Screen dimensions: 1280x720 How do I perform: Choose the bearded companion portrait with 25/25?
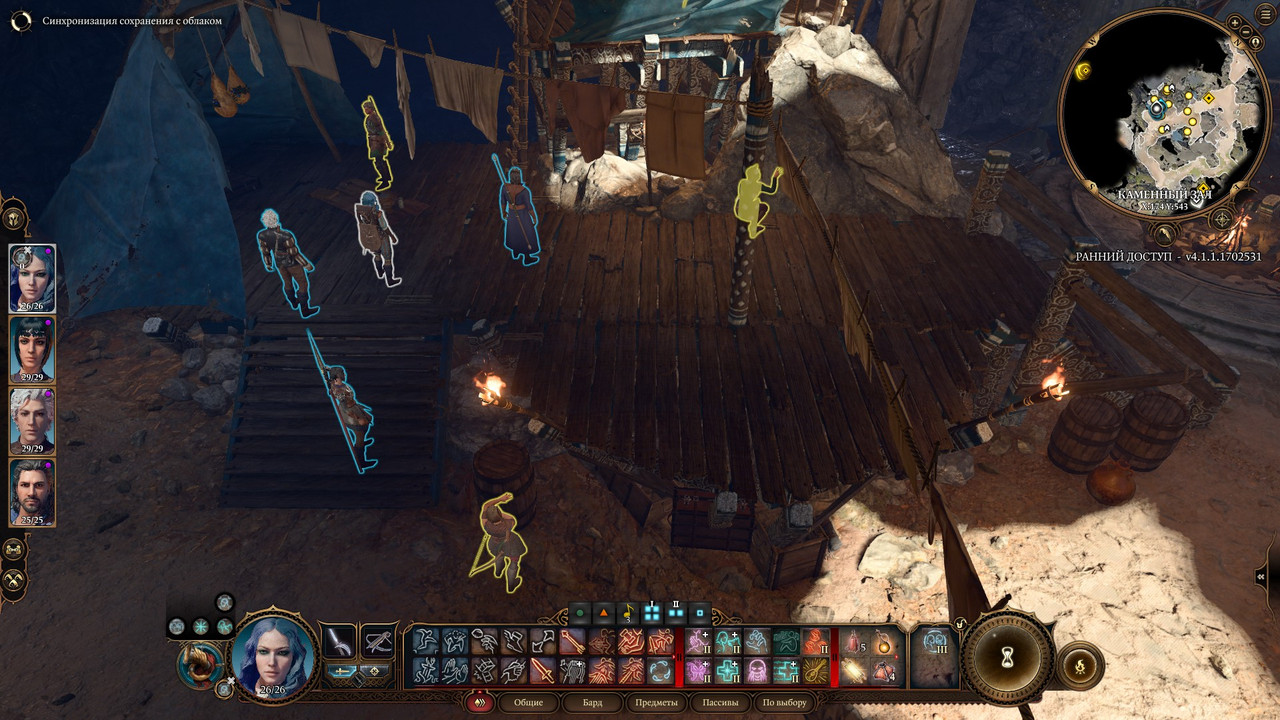[x=32, y=491]
